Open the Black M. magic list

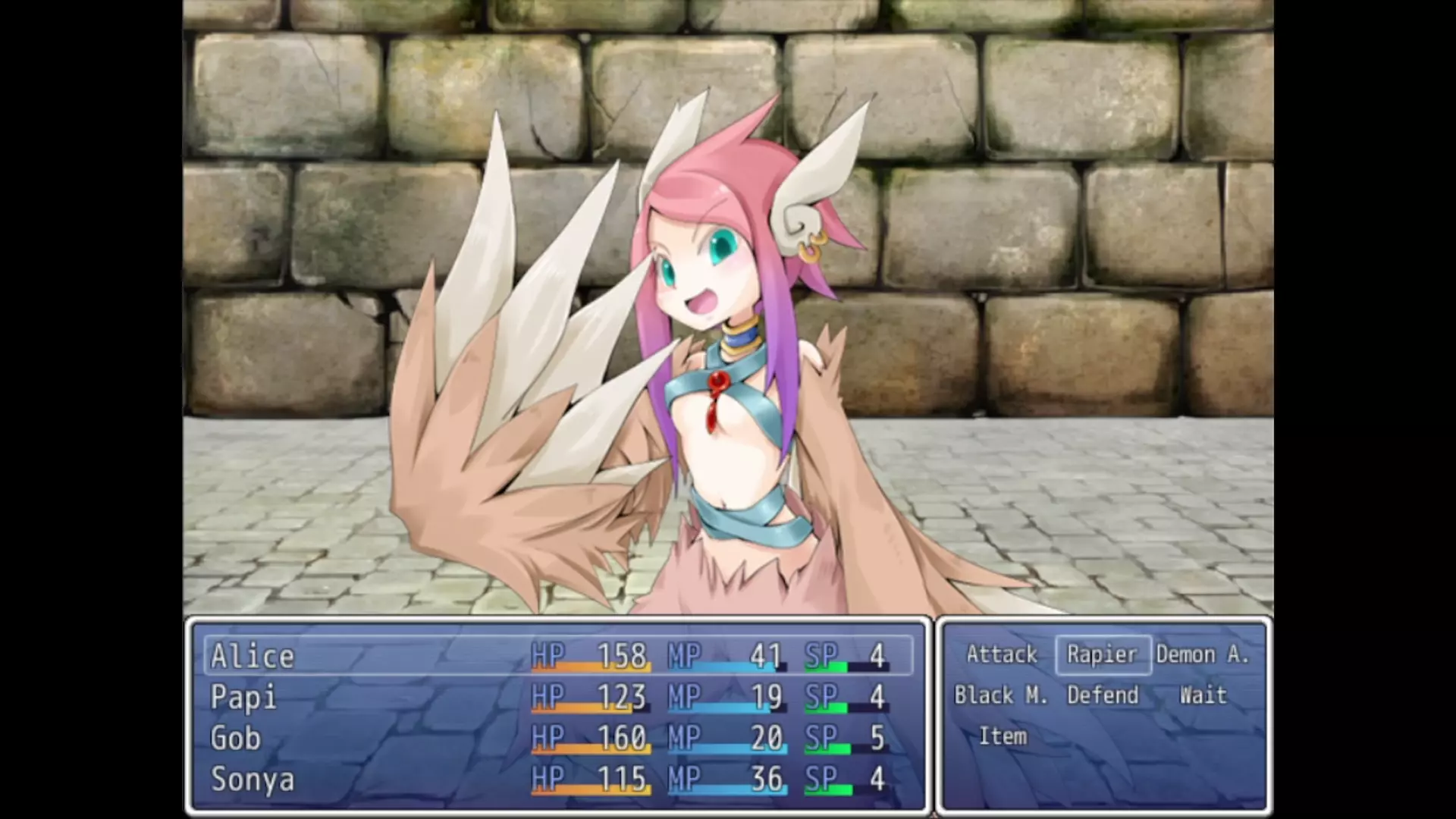coord(1001,695)
